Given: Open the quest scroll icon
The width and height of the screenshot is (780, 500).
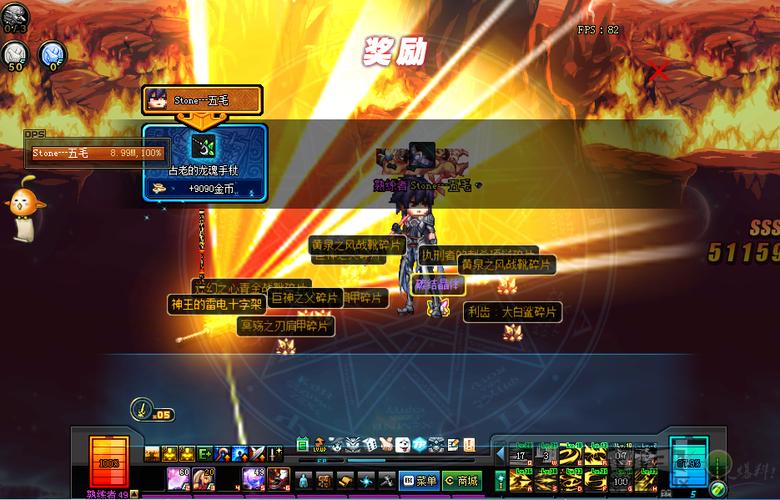Looking at the screenshot, I should click(x=344, y=481).
